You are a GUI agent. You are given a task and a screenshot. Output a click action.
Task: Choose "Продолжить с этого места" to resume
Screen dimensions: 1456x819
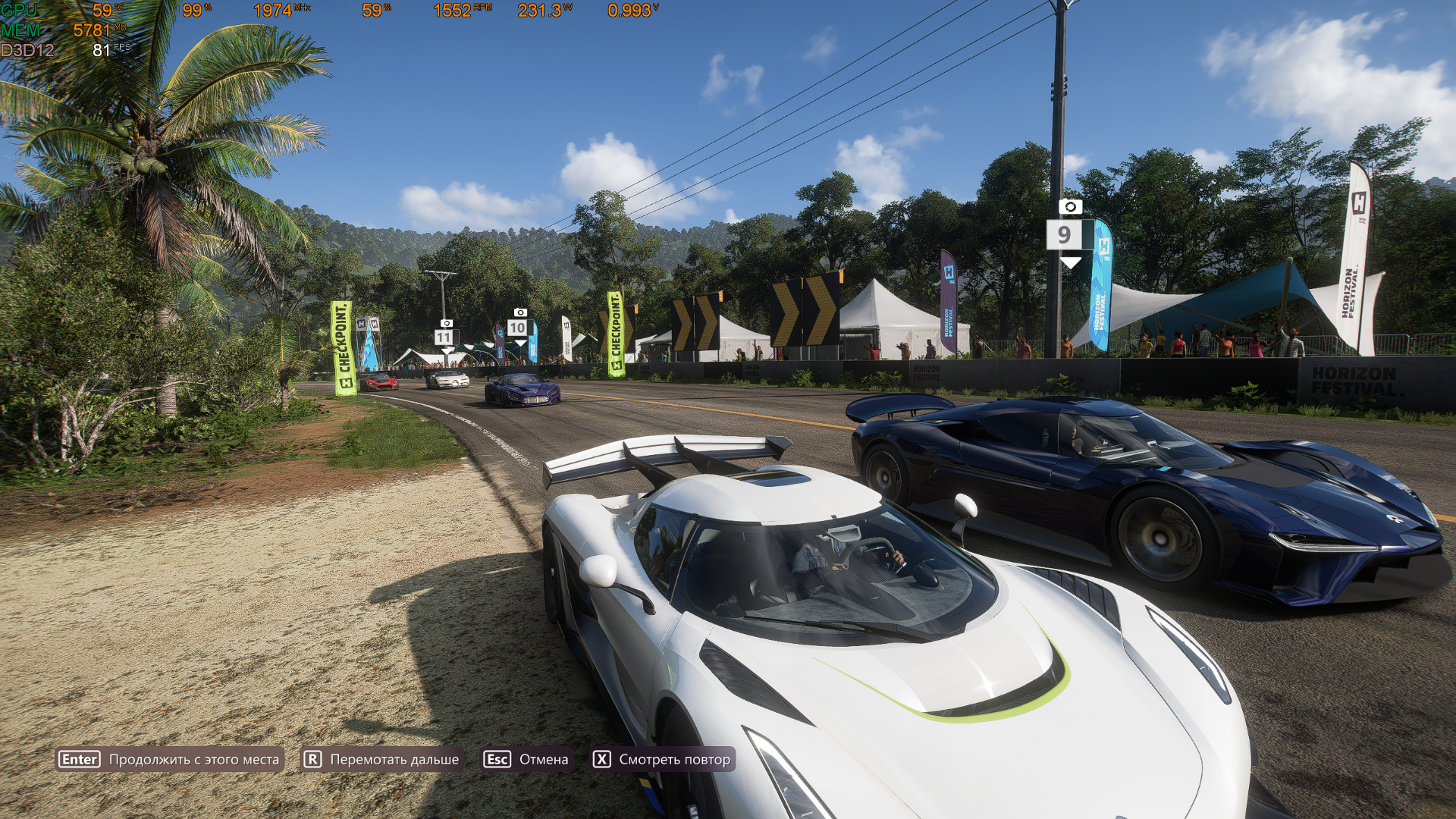tap(170, 759)
